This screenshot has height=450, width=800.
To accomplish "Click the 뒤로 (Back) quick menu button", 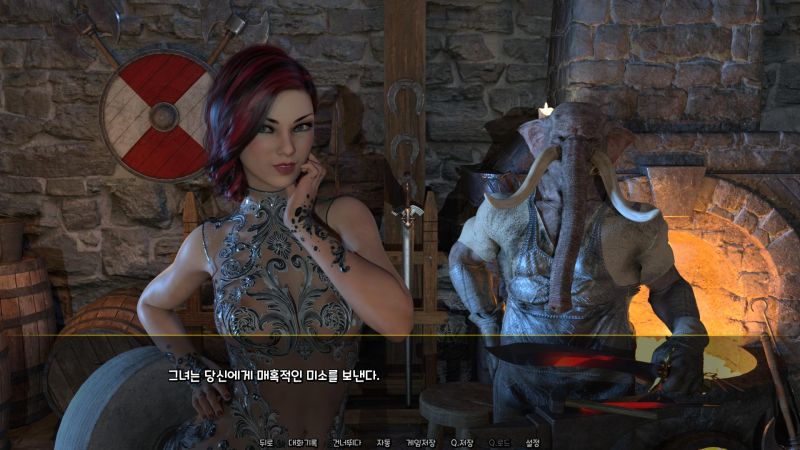I will (265, 442).
